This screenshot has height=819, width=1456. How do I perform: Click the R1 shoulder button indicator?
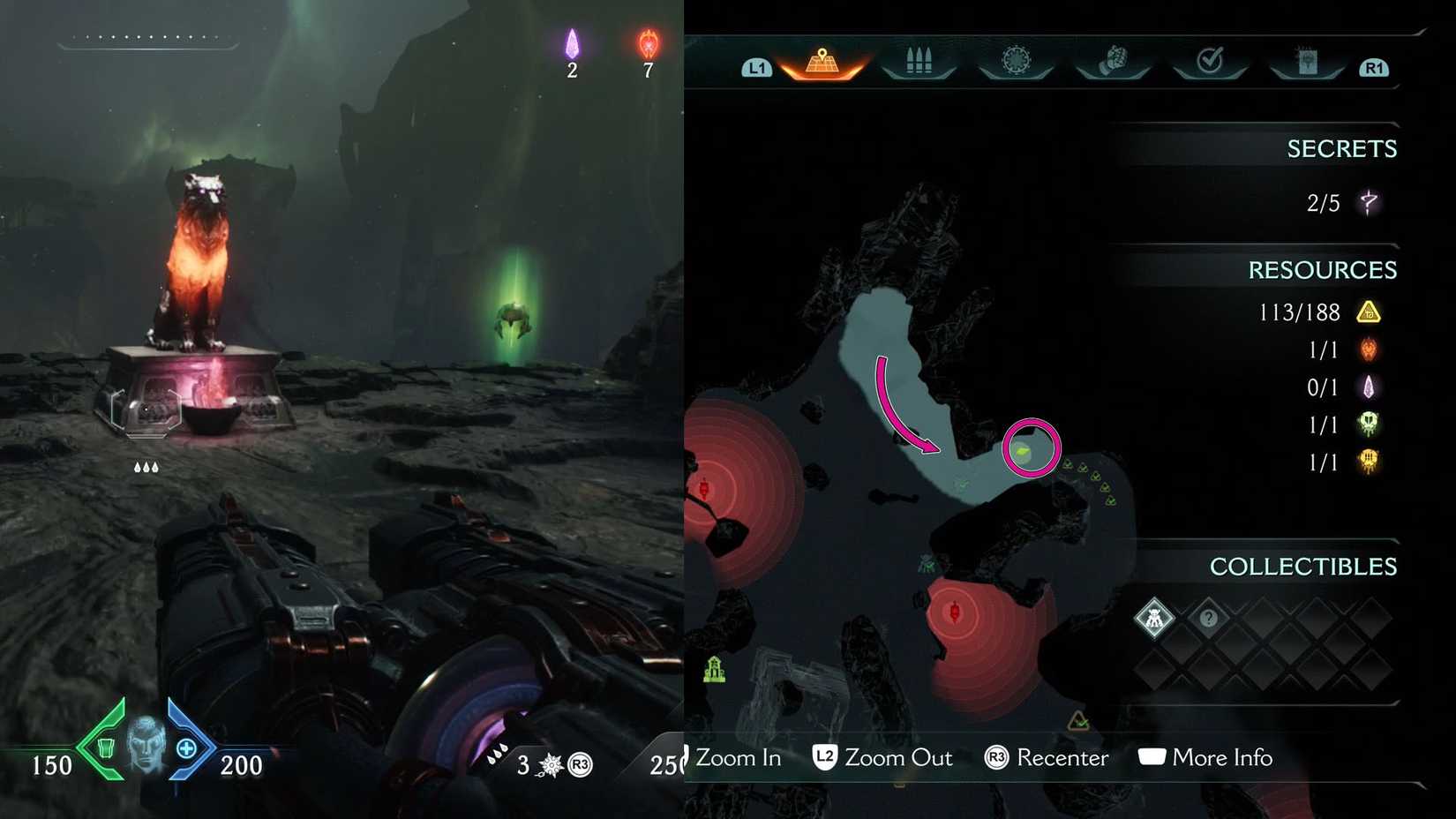pos(1373,66)
